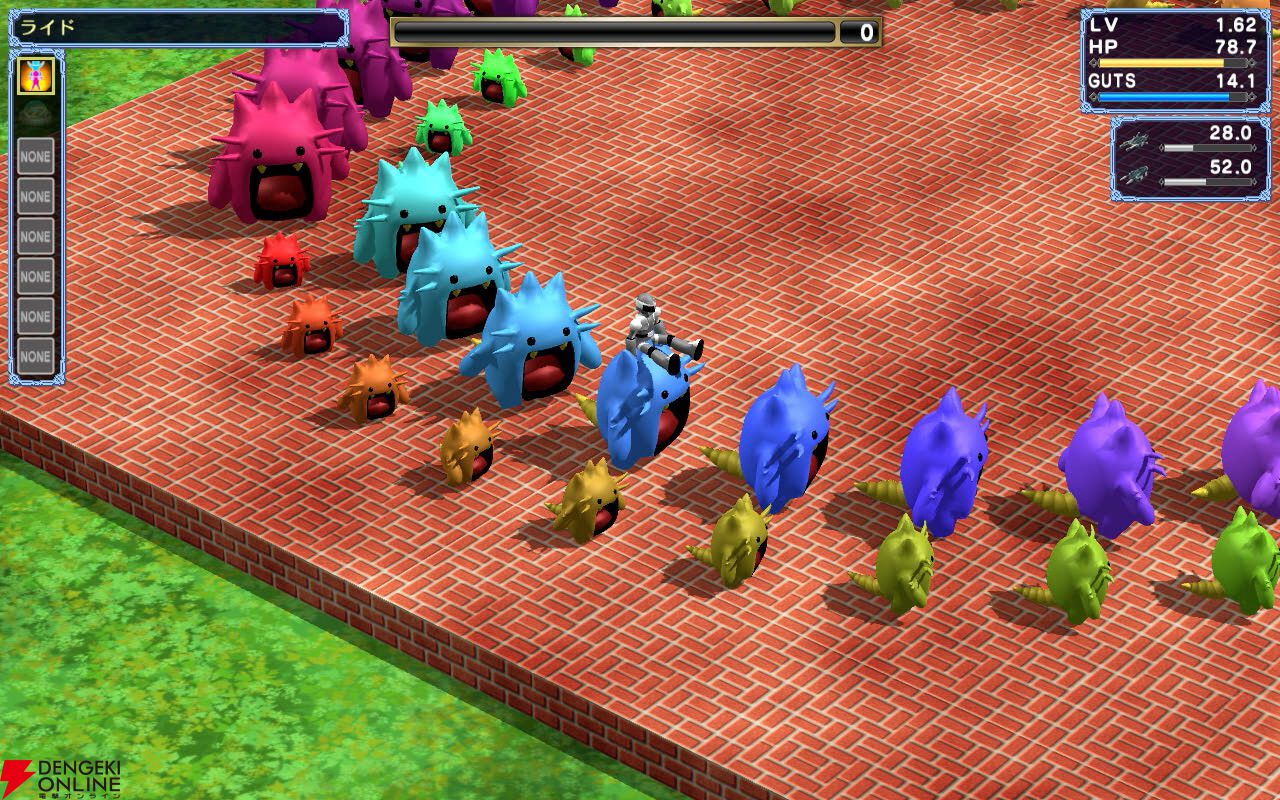Select the character portrait in the ライド panel
This screenshot has height=800, width=1280.
(x=37, y=77)
